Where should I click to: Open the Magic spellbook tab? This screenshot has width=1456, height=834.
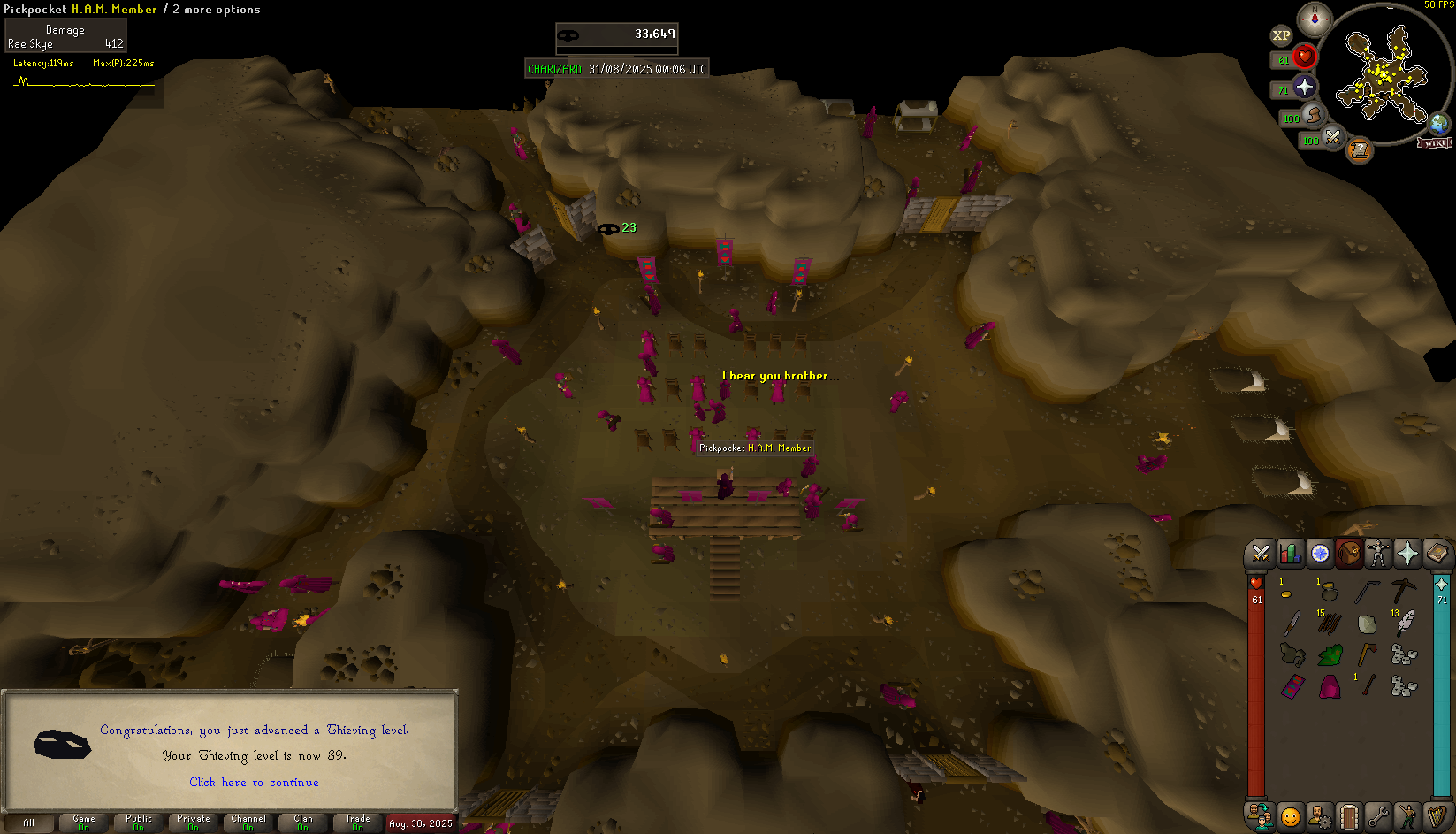[1437, 554]
